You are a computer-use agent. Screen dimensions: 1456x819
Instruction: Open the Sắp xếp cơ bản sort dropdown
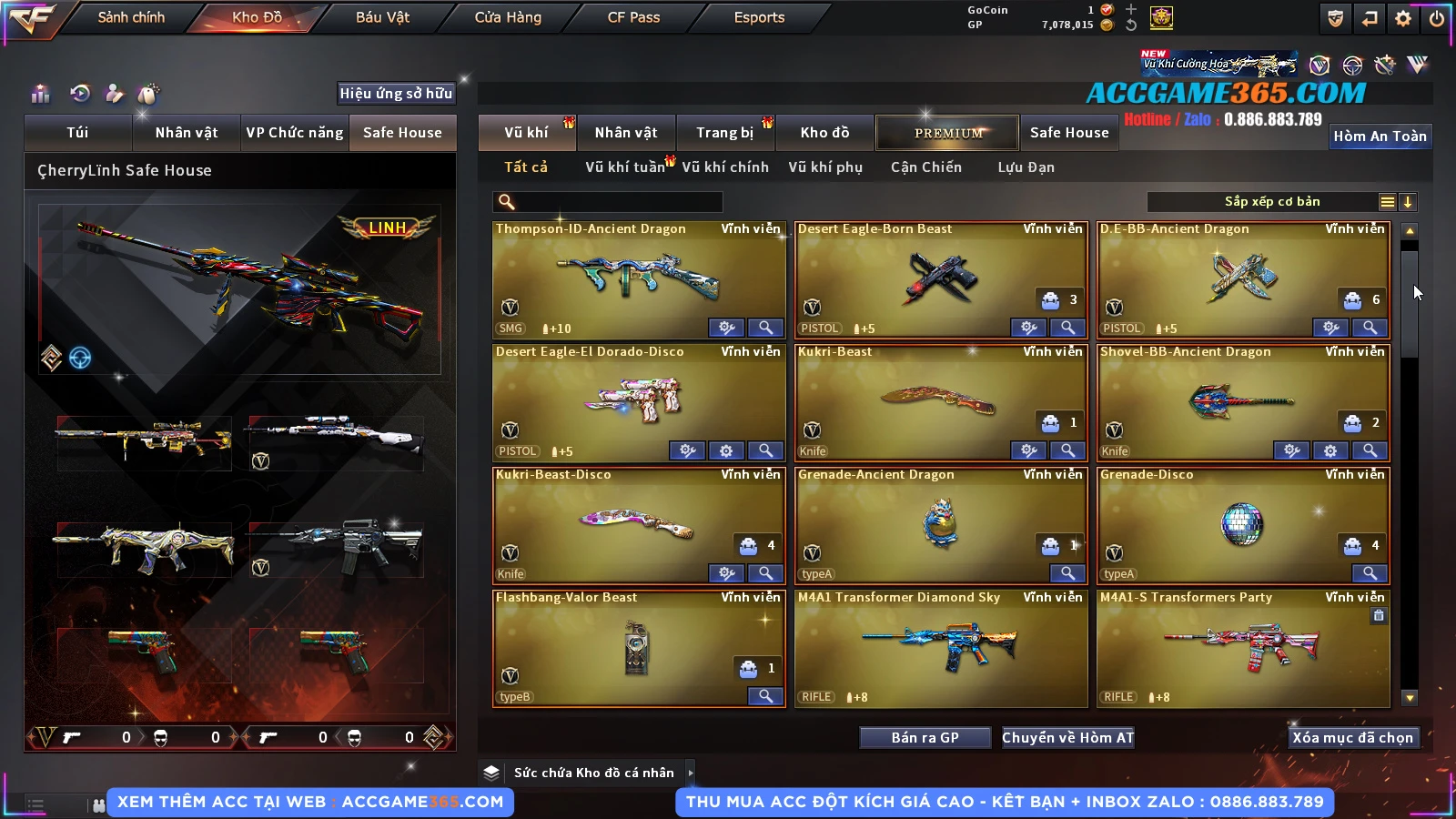pyautogui.click(x=1272, y=202)
